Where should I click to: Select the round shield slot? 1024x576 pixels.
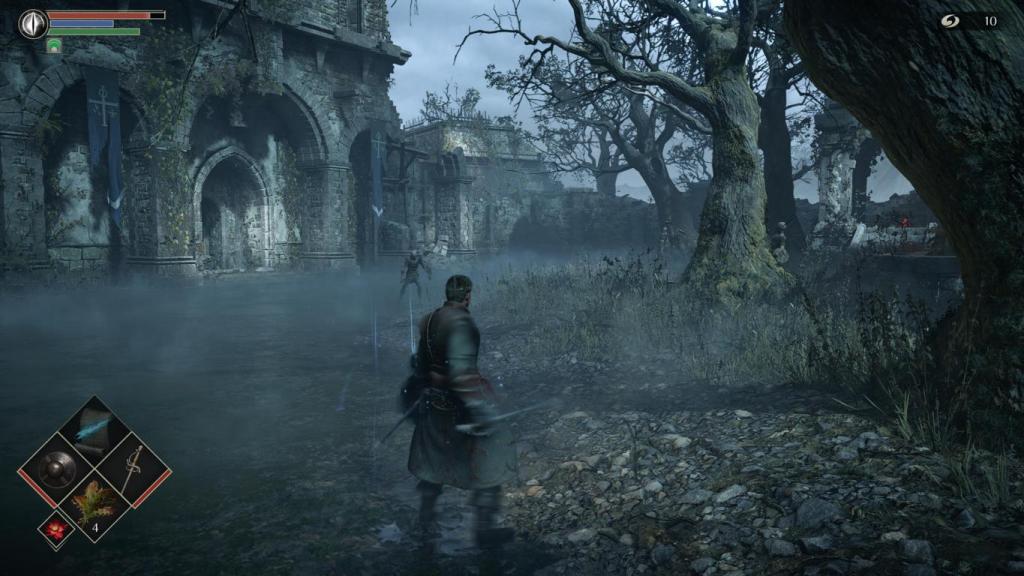coord(57,466)
